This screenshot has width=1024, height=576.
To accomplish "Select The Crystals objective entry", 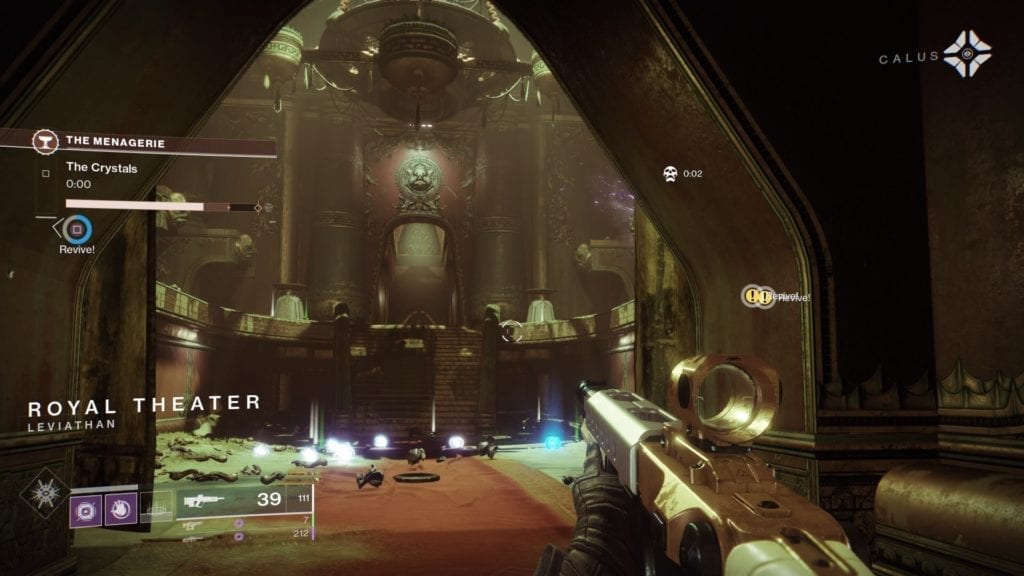I will click(x=101, y=168).
